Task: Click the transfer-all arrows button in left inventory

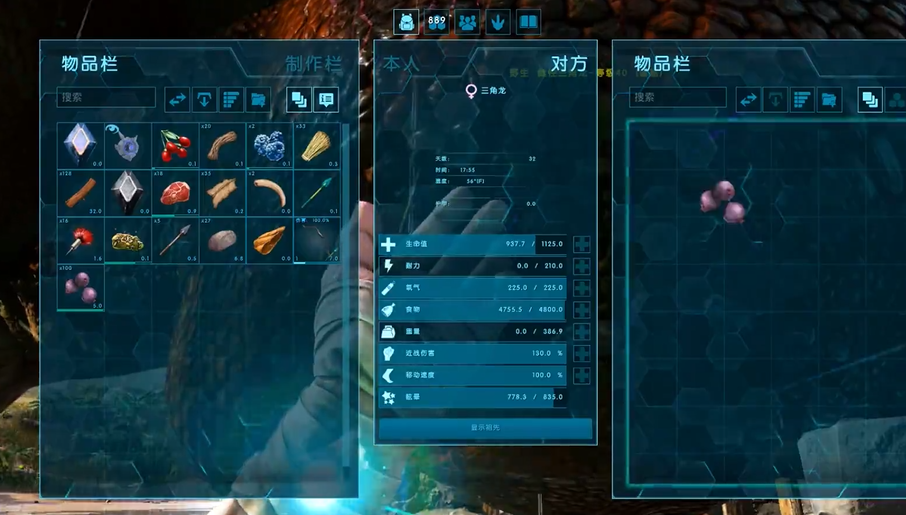Action: click(177, 99)
